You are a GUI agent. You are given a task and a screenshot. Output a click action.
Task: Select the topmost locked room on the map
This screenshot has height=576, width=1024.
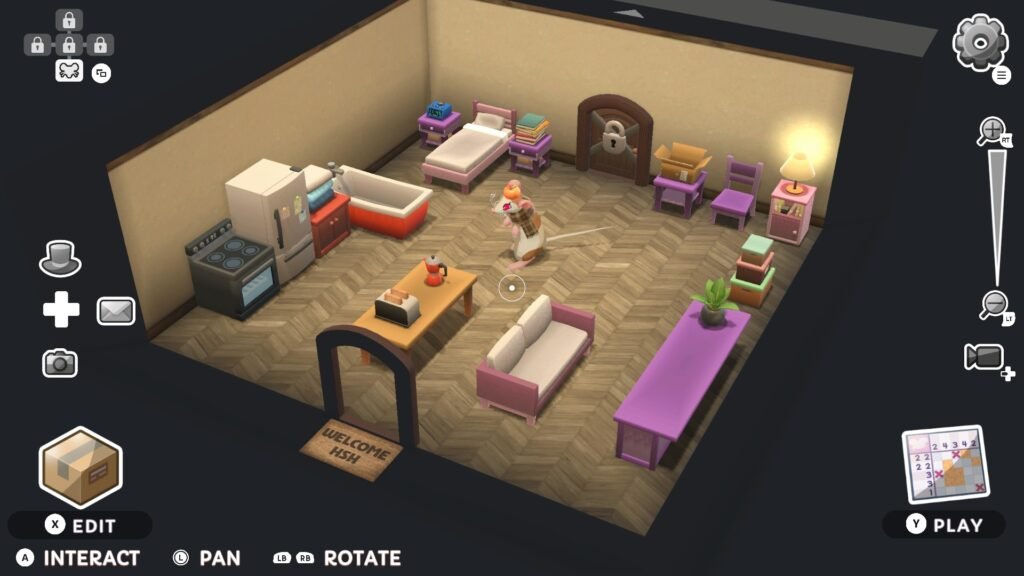click(68, 20)
